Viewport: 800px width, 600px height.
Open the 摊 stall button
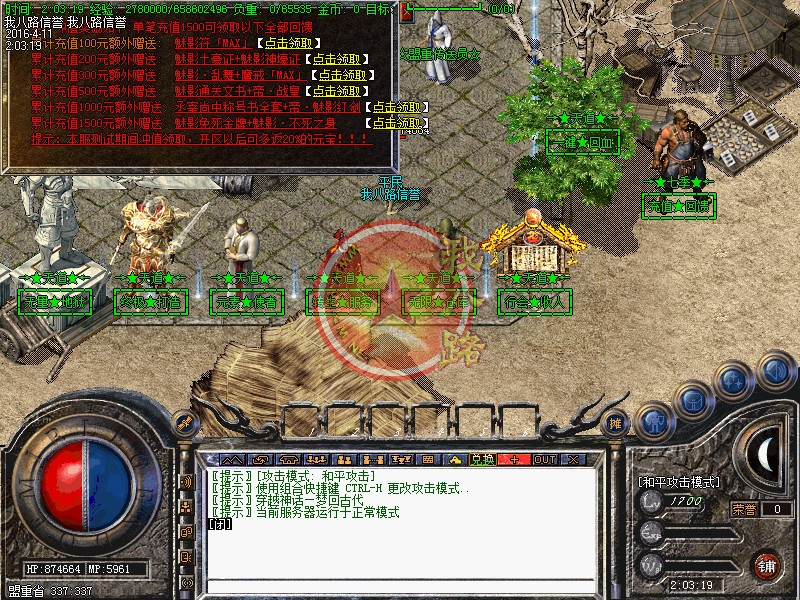(616, 423)
